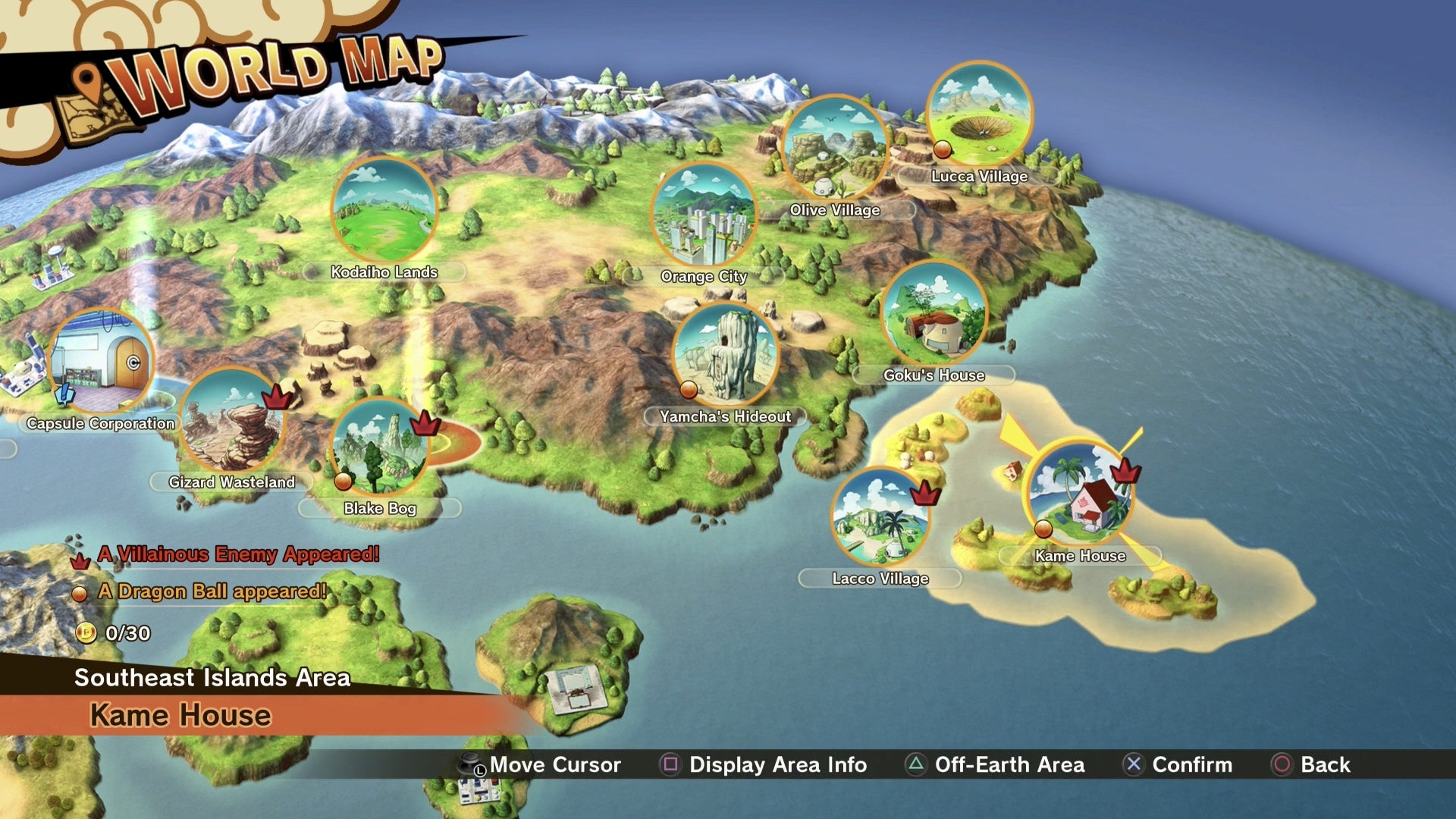The height and width of the screenshot is (819, 1456).
Task: Open the Capsule Corporation location
Action: (x=101, y=362)
